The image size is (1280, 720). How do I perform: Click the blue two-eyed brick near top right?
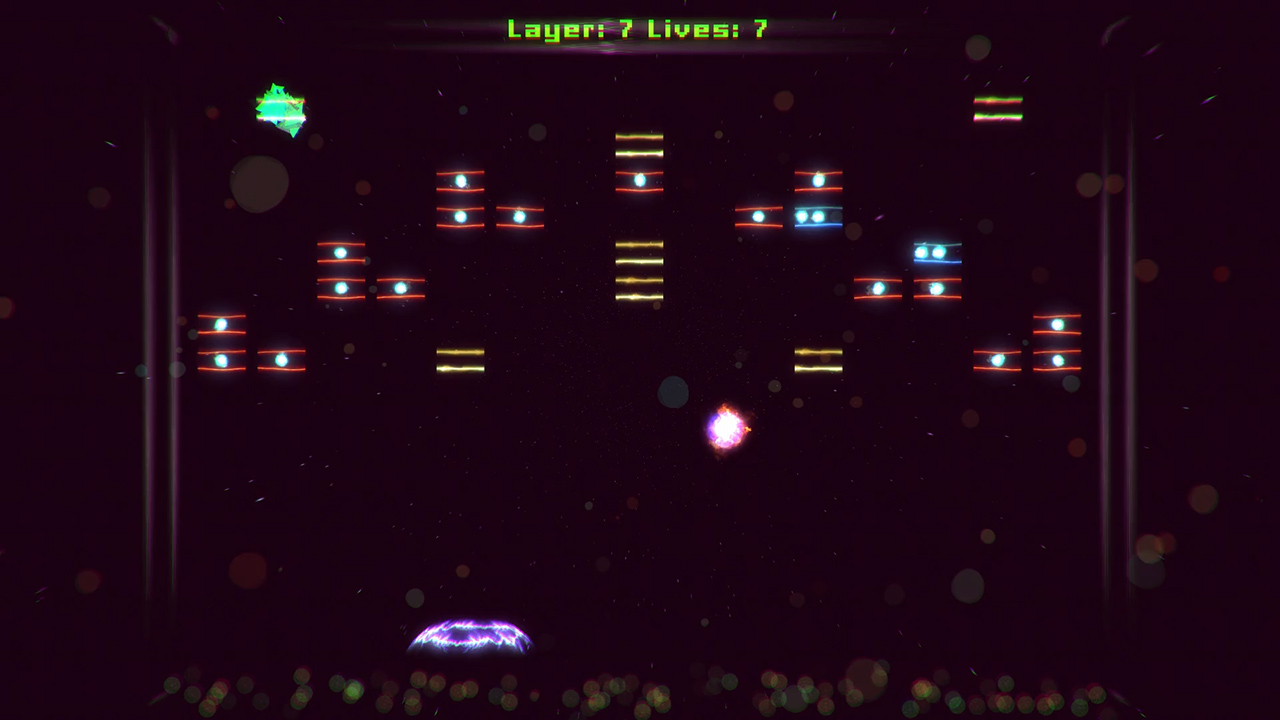pyautogui.click(x=818, y=216)
